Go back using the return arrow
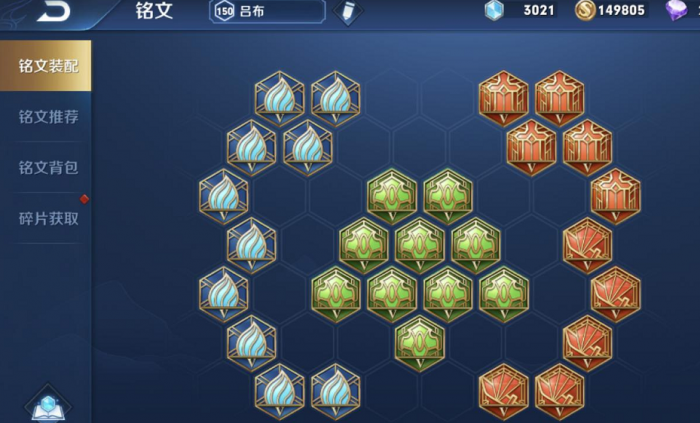The width and height of the screenshot is (700, 423). tap(55, 12)
